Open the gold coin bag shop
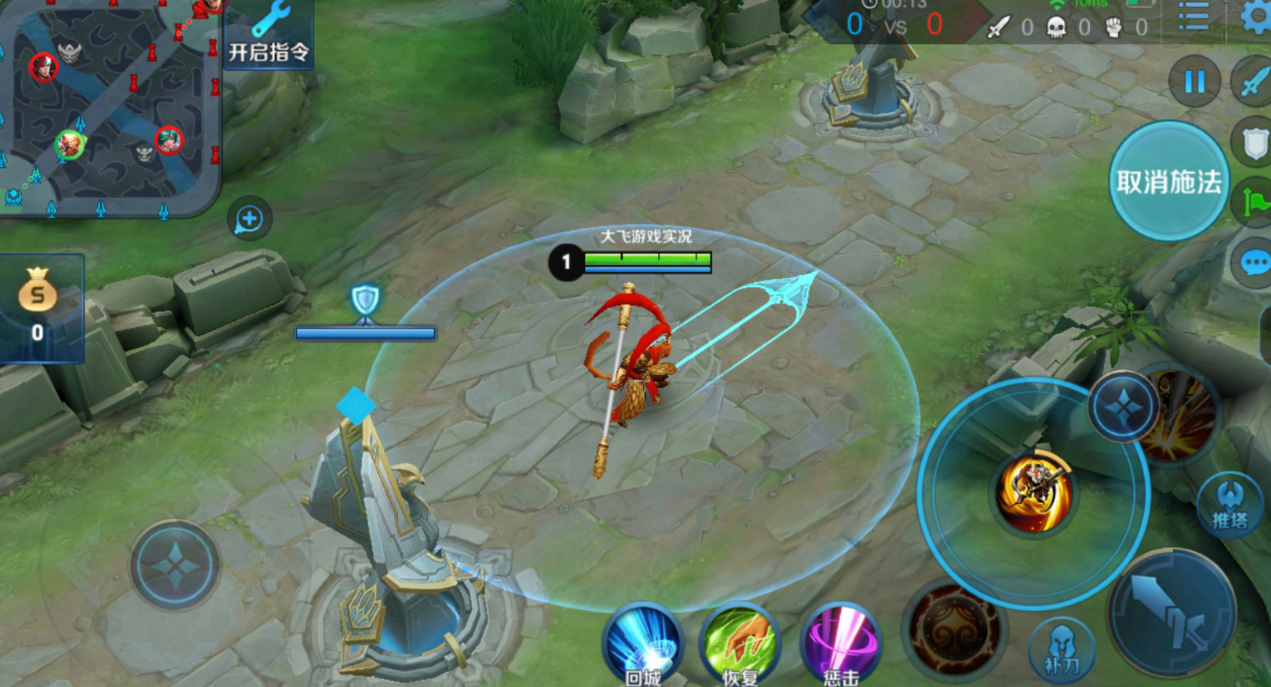The width and height of the screenshot is (1271, 687). pyautogui.click(x=38, y=308)
